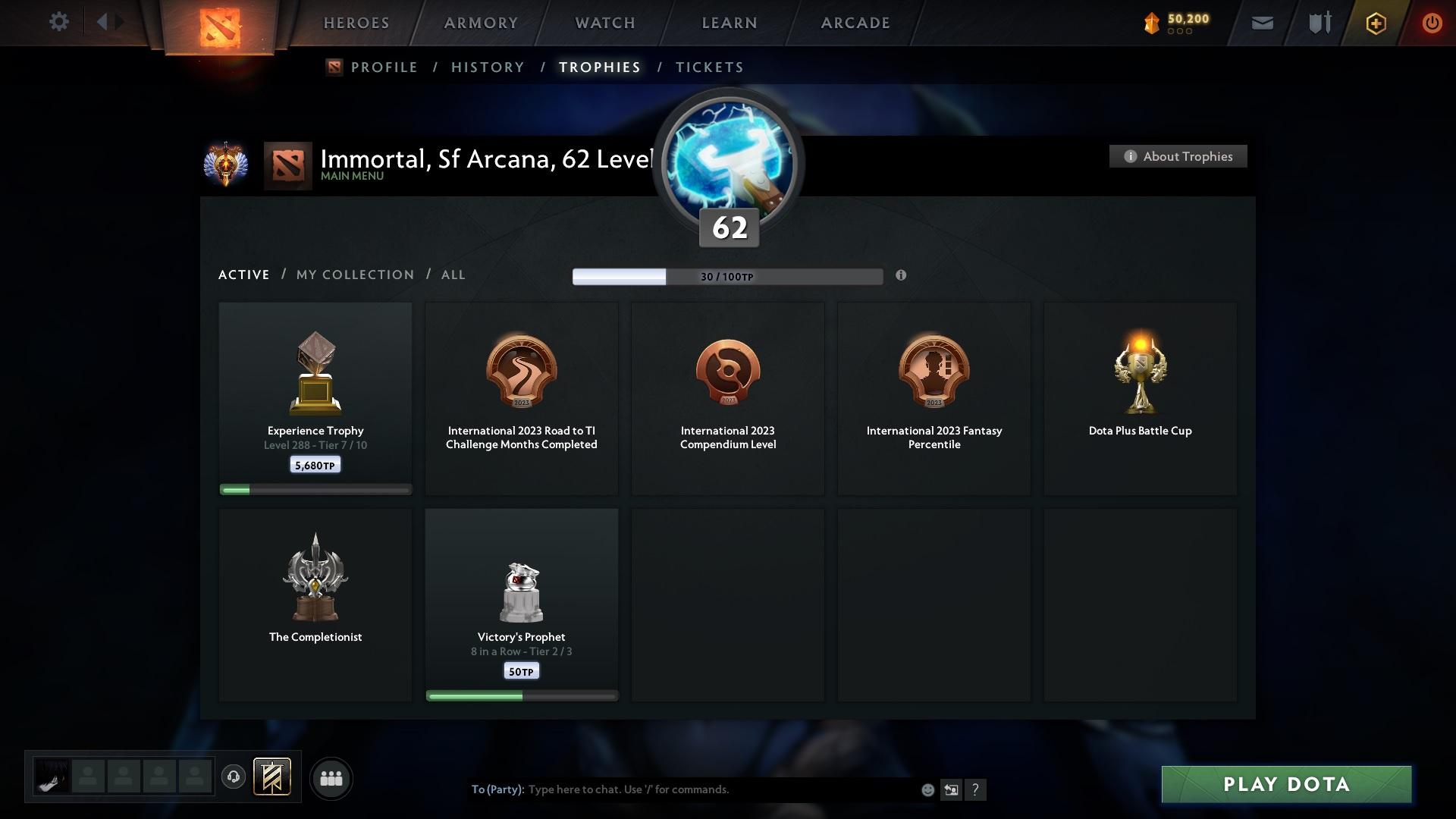Click the power button to quit
Viewport: 1456px width, 819px height.
(1432, 22)
